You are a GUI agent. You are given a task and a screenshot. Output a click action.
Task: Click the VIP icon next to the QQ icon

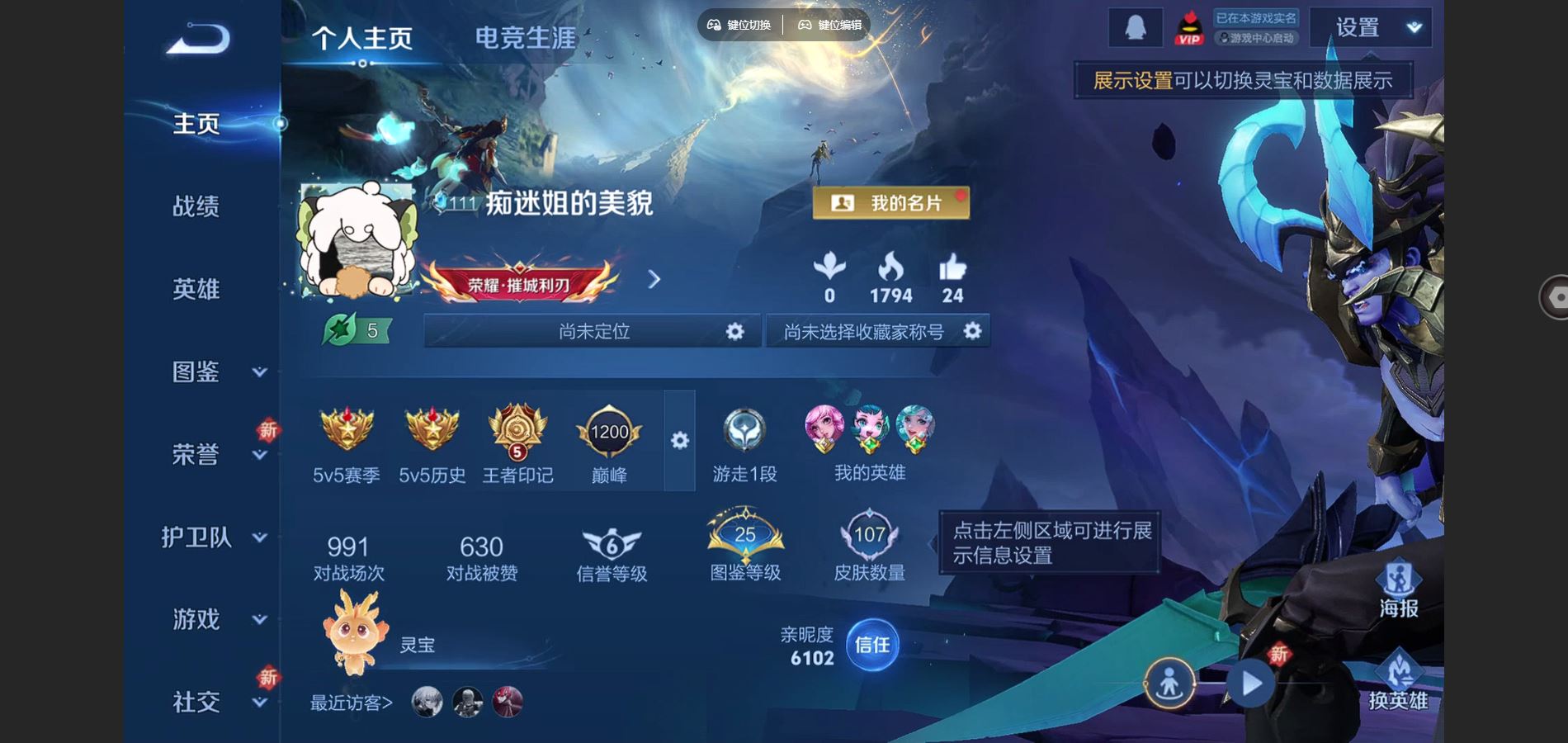tap(1188, 26)
